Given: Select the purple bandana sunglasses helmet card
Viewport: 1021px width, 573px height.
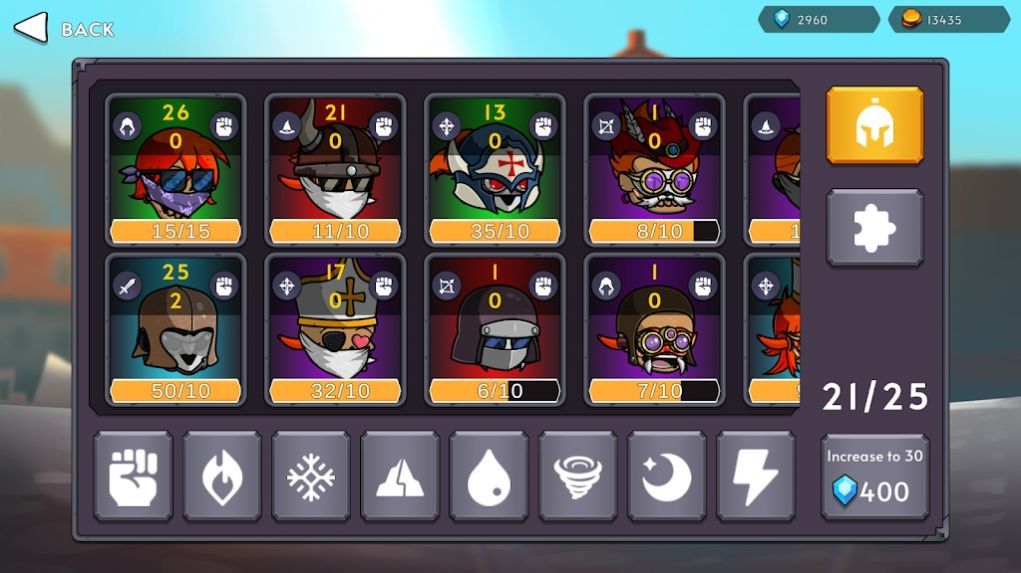Looking at the screenshot, I should click(x=175, y=170).
